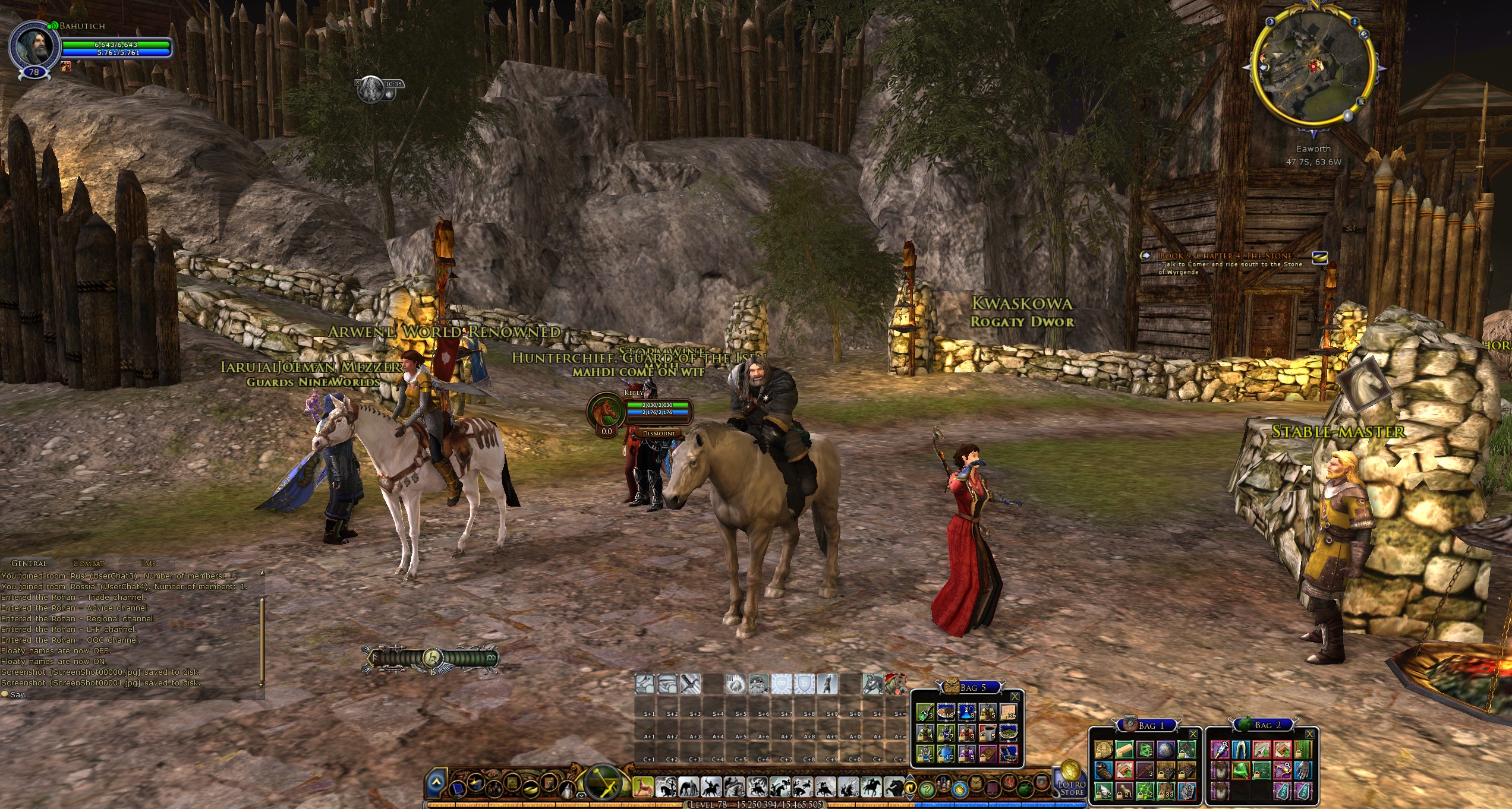Dismiss the timed effect with its X button
Screen dimensions: 1512x809
358,83
